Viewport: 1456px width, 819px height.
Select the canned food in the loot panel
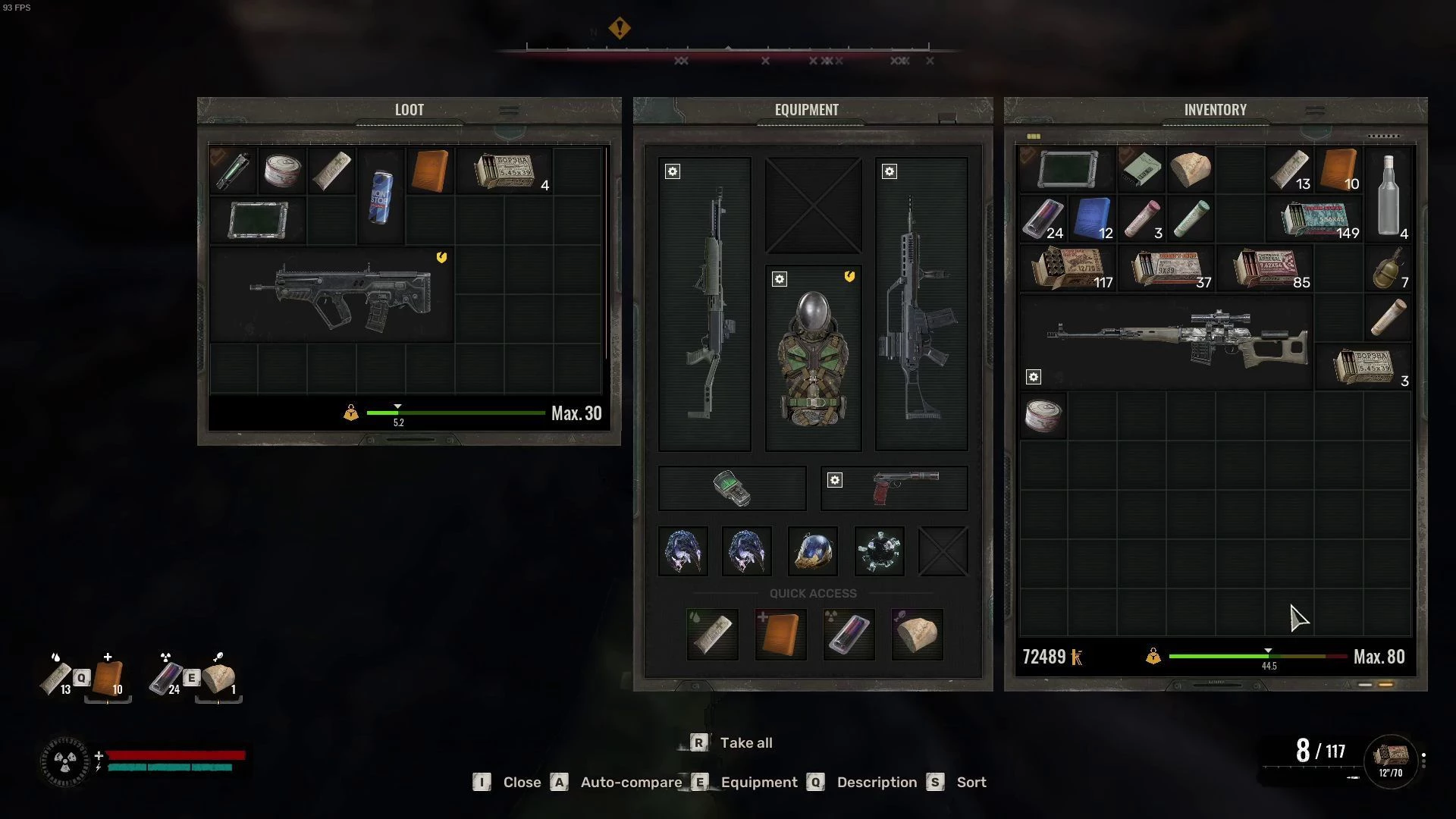282,170
